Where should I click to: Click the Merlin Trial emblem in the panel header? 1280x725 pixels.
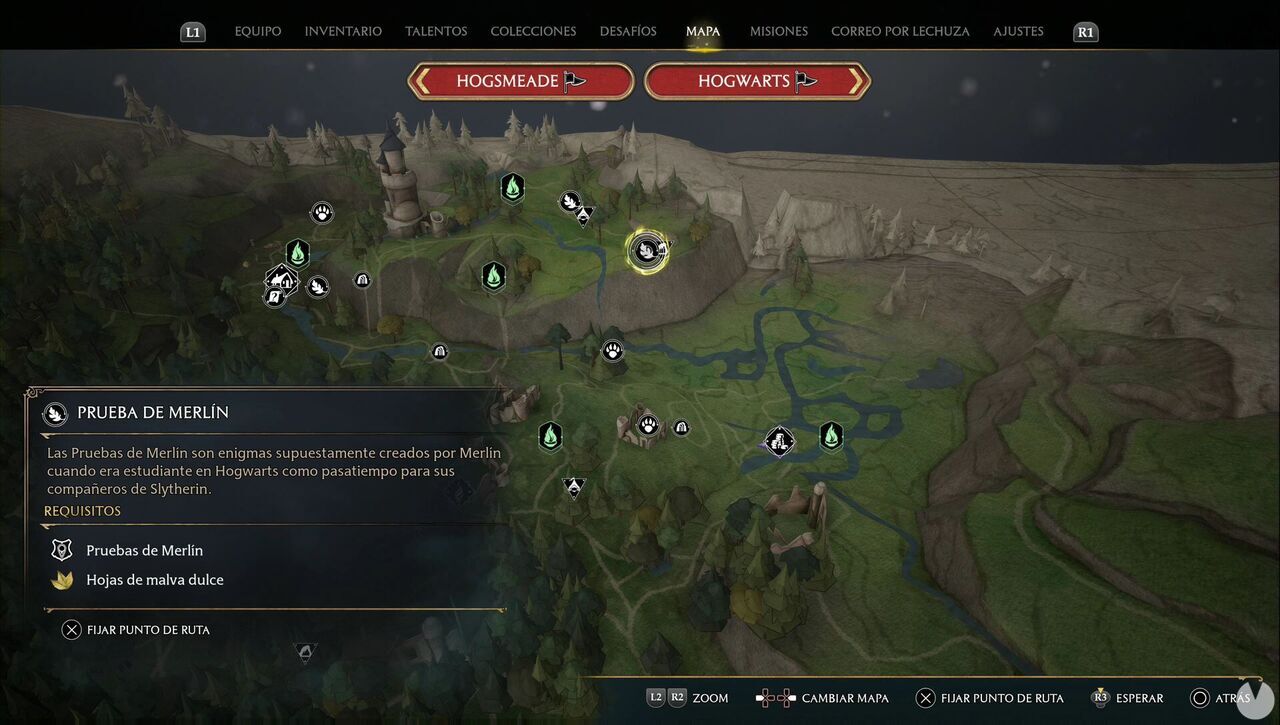click(55, 412)
